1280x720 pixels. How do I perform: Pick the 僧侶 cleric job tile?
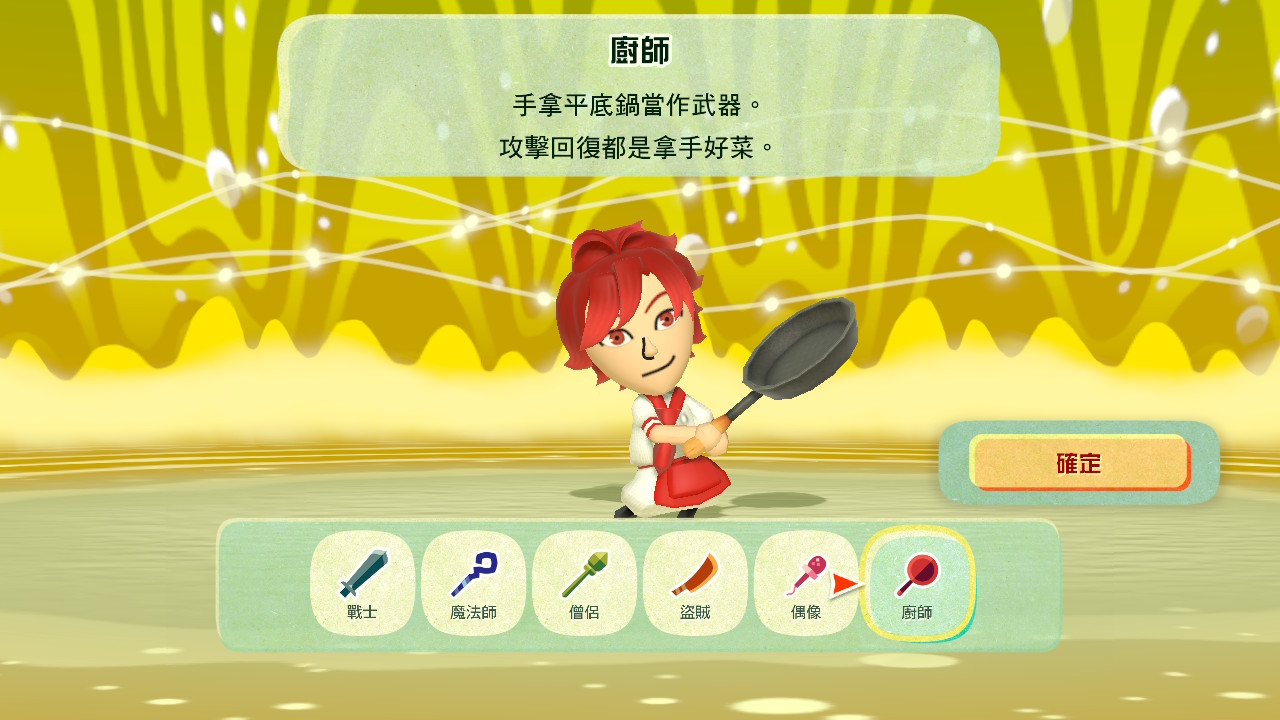click(584, 584)
